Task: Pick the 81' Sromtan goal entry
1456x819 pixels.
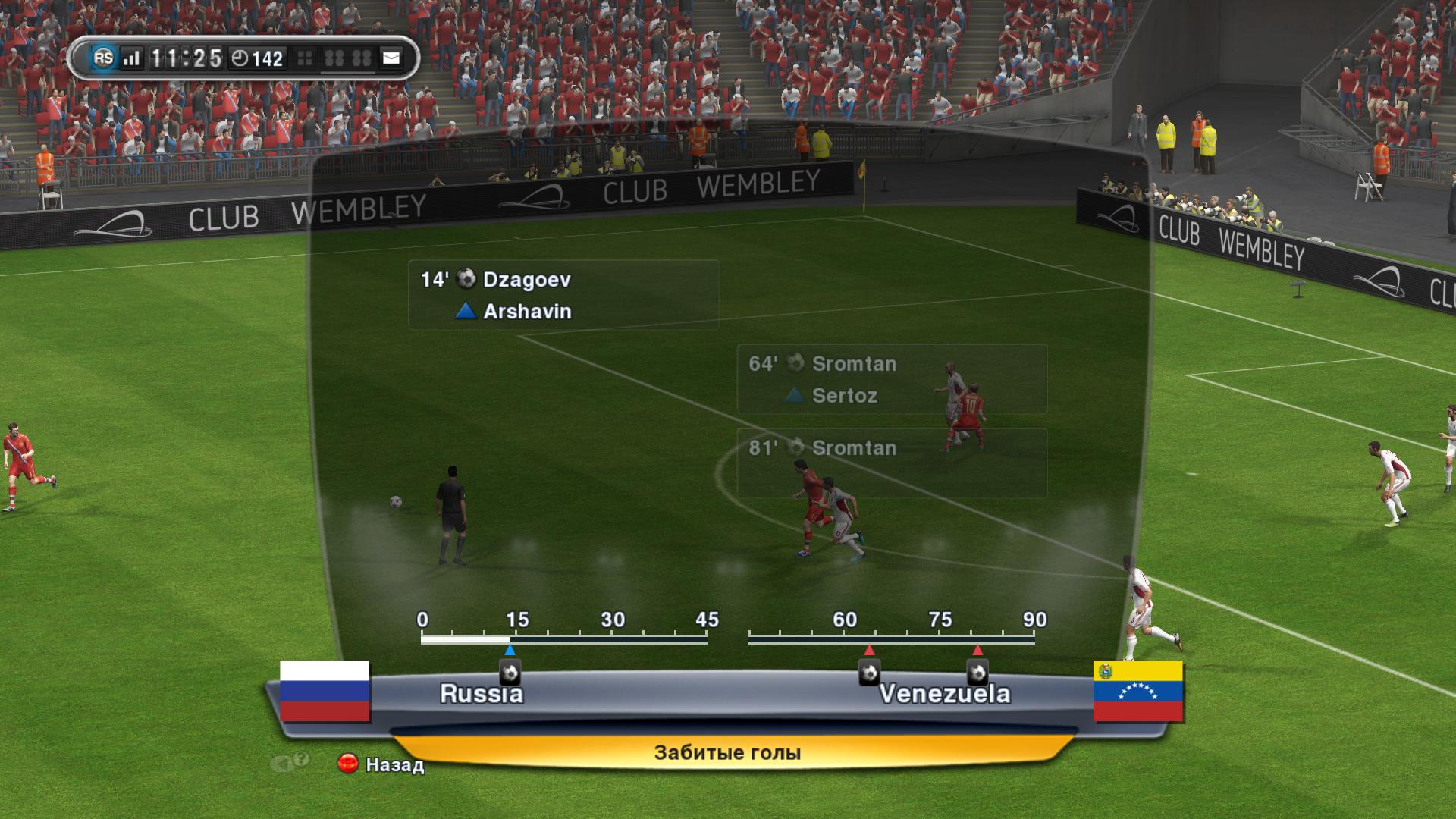Action: [892, 463]
